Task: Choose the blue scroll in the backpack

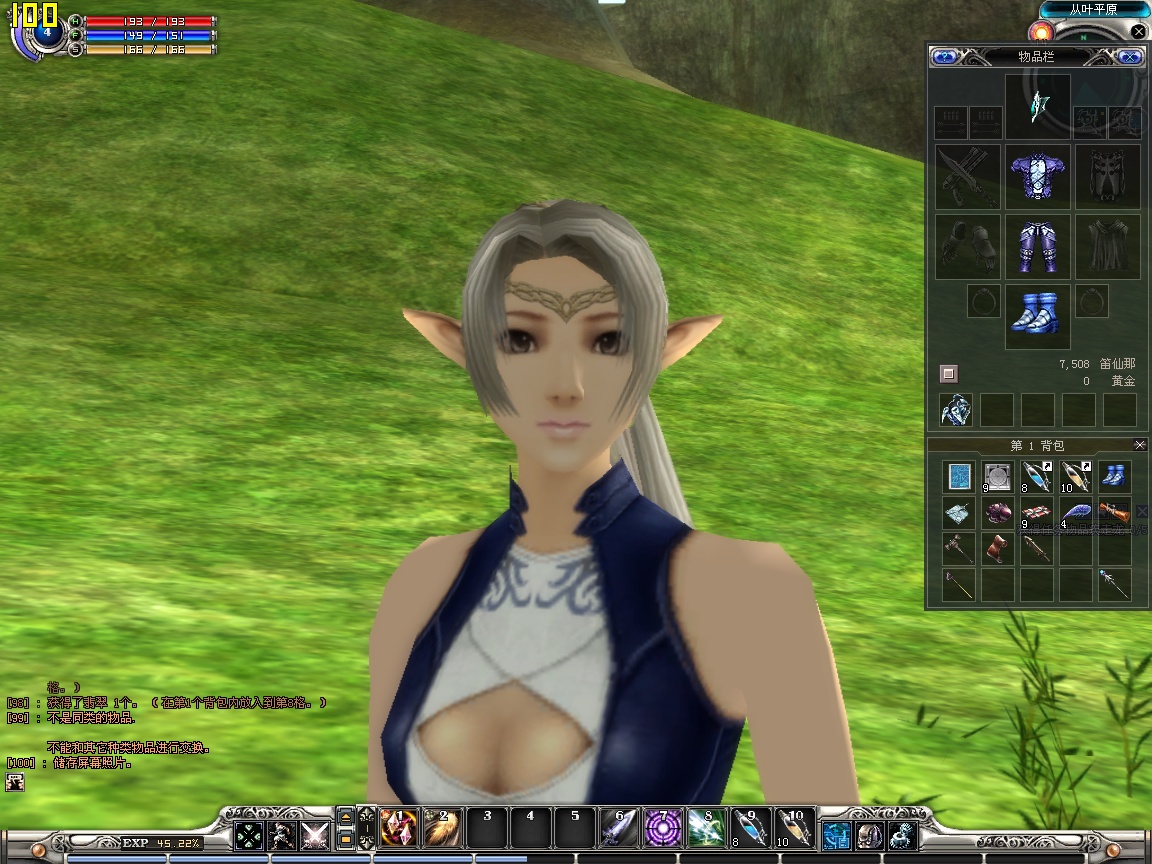Action: 960,477
